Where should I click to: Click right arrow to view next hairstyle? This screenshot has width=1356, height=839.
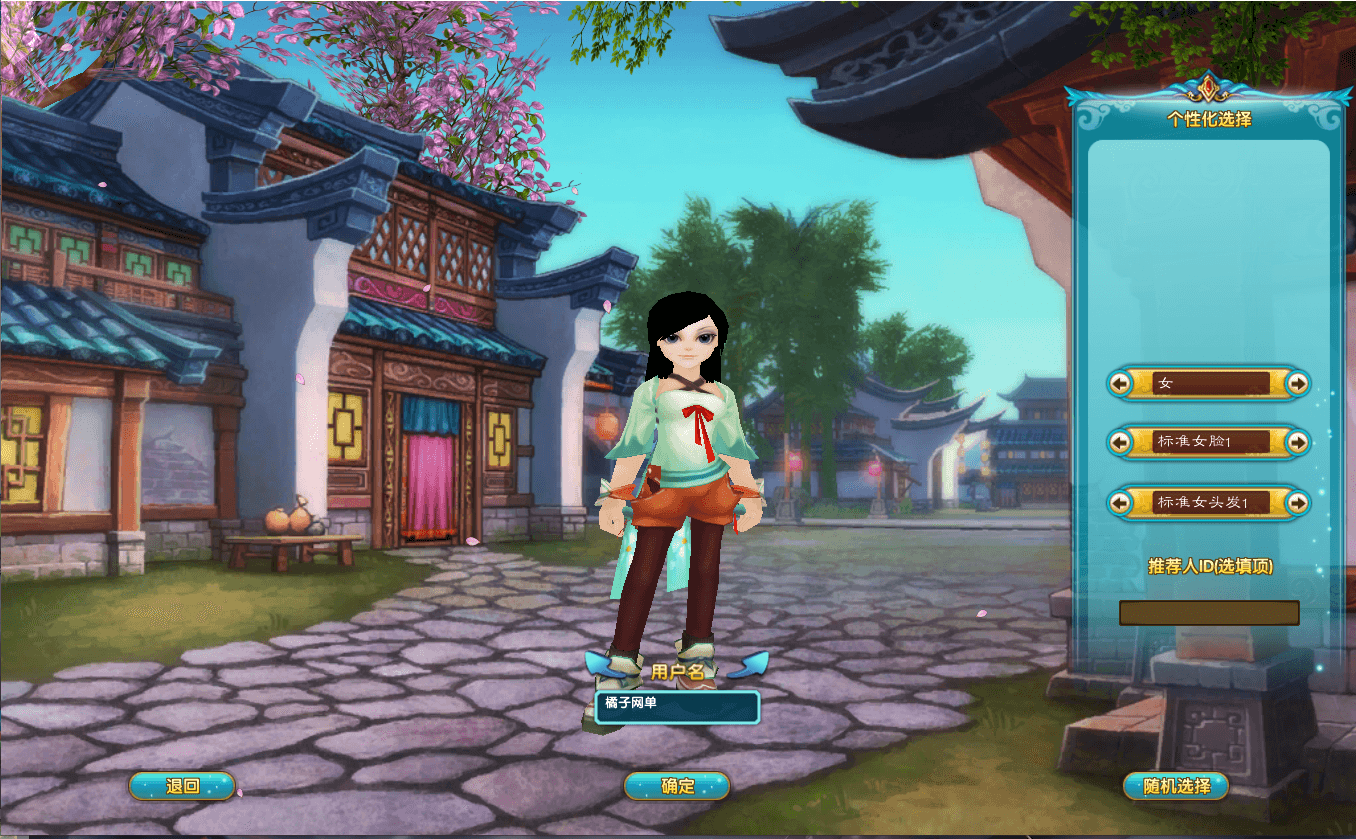[x=1295, y=503]
